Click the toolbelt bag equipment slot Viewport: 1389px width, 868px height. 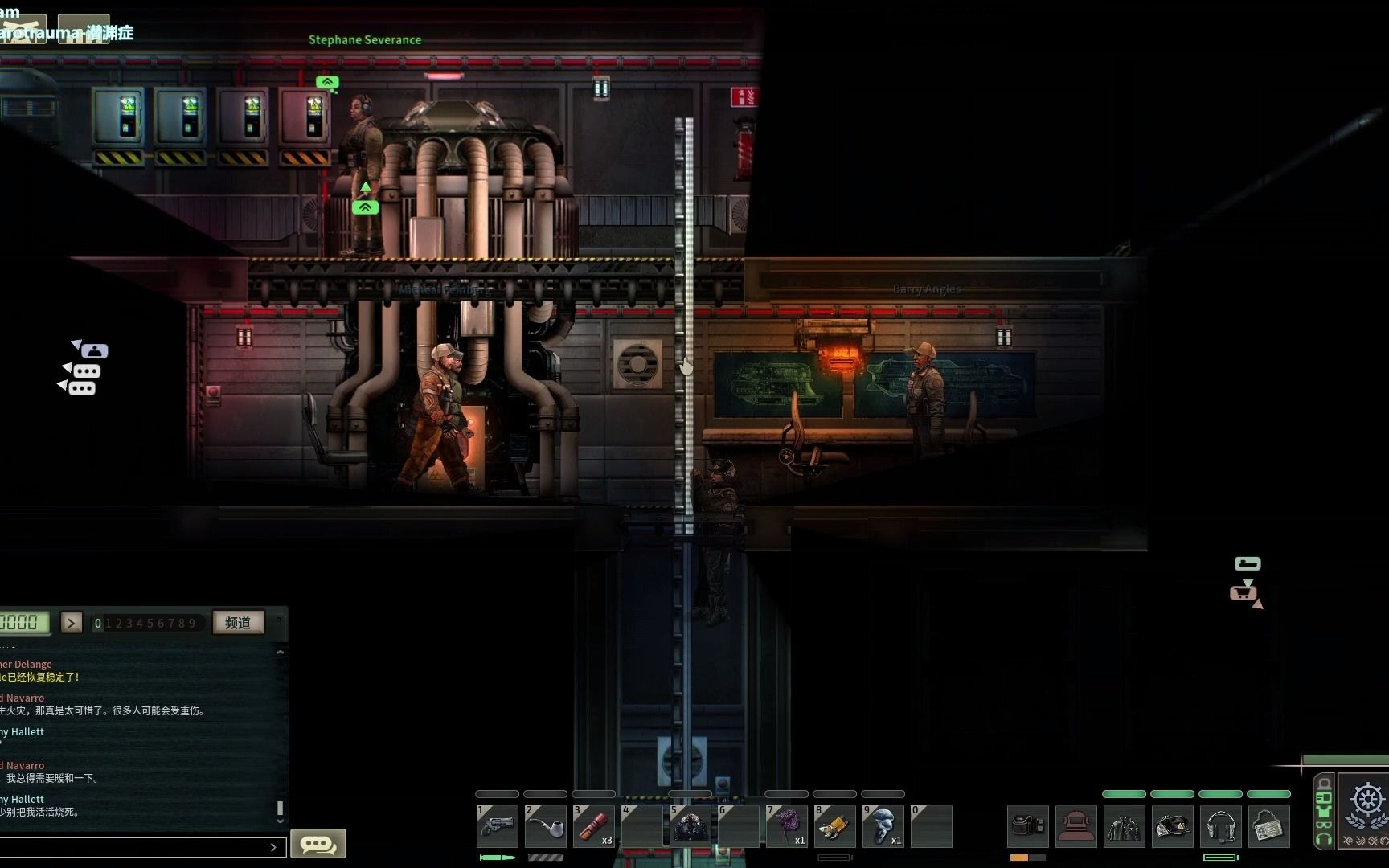coord(1027,826)
